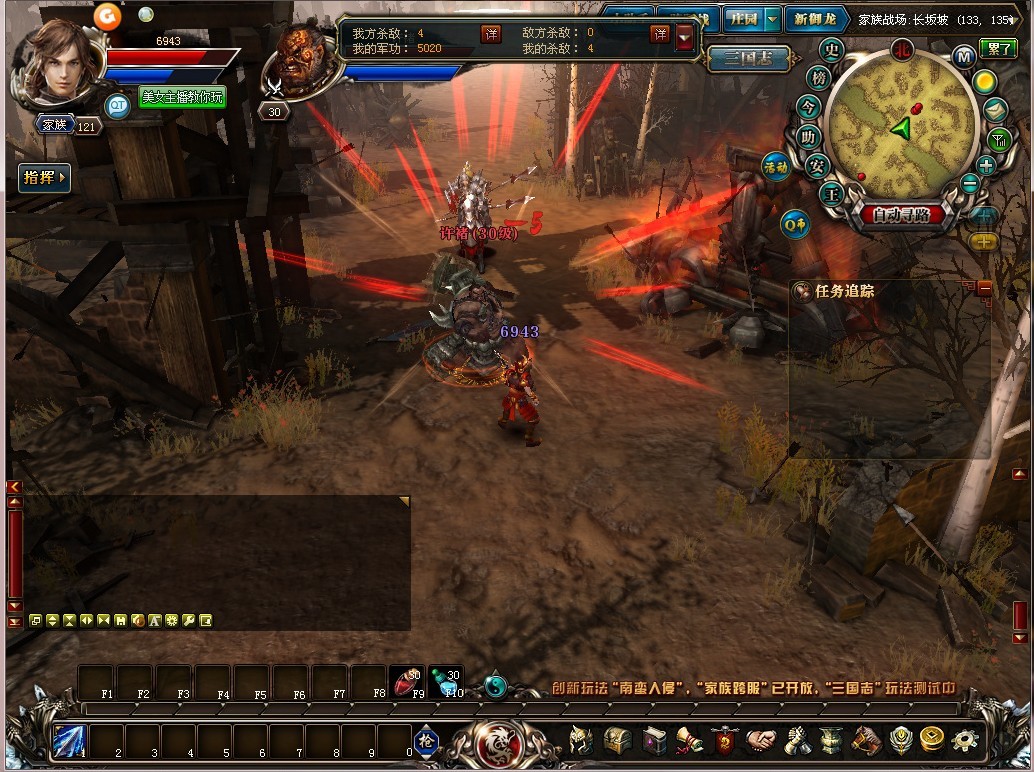Viewport: 1034px width, 772px height.
Task: Open the 指挥 command menu
Action: 44,178
